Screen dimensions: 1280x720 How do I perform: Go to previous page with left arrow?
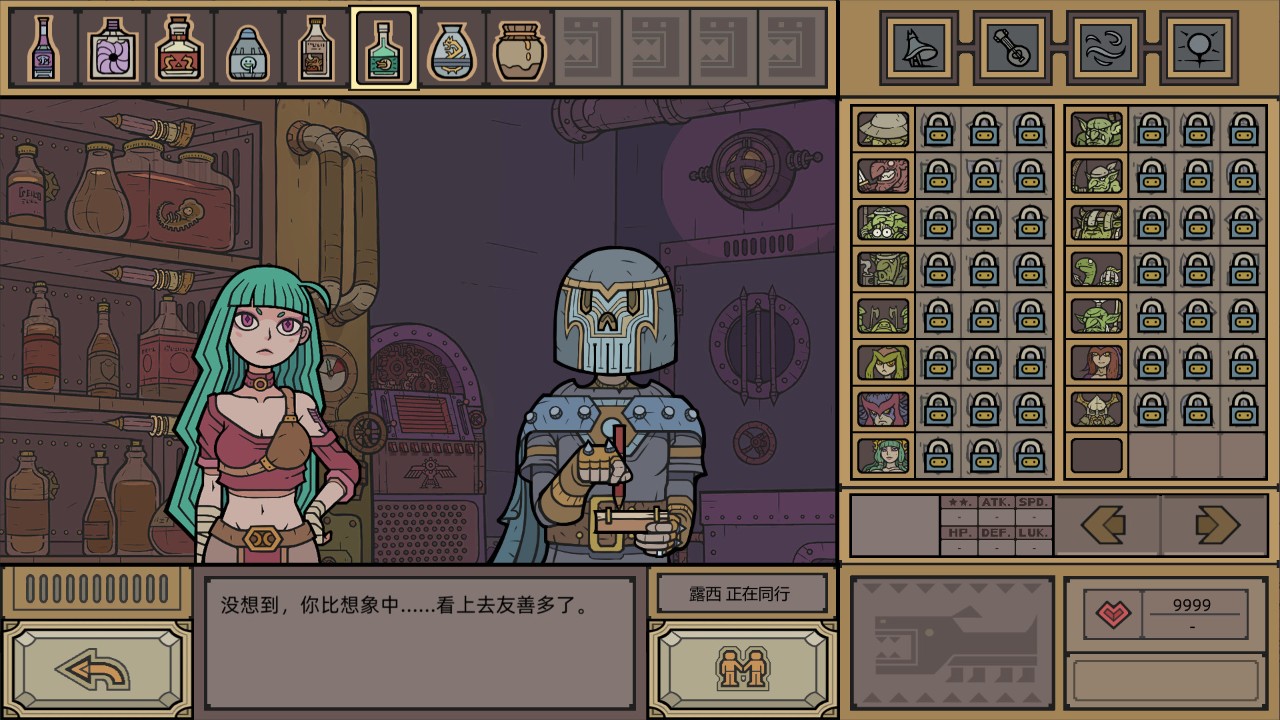[x=1106, y=525]
